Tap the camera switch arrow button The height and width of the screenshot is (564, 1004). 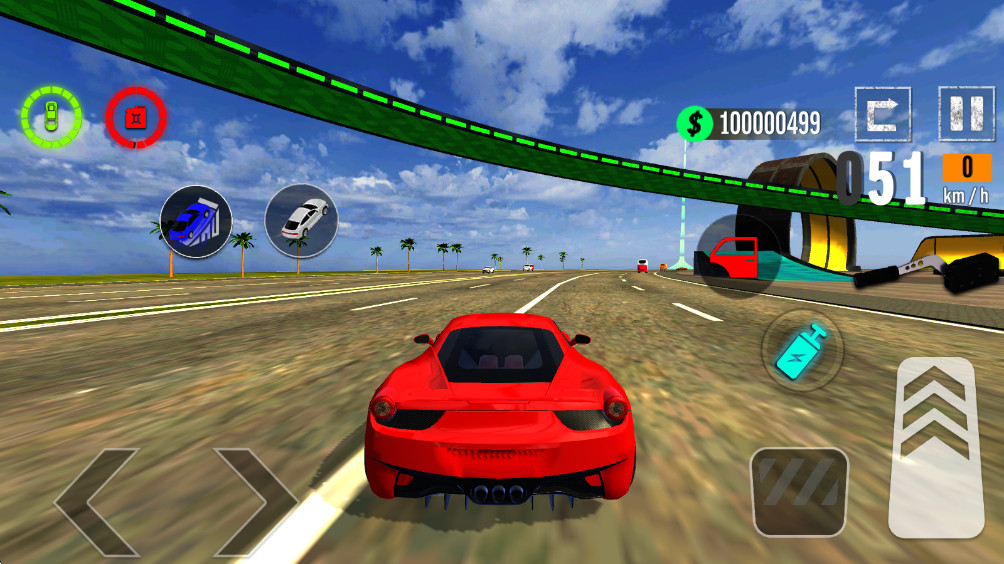click(x=883, y=113)
